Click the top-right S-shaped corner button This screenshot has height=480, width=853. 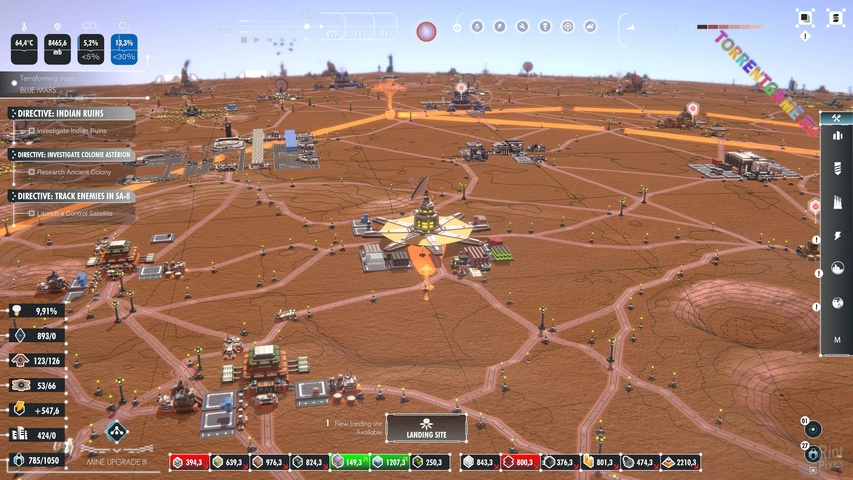tap(834, 17)
